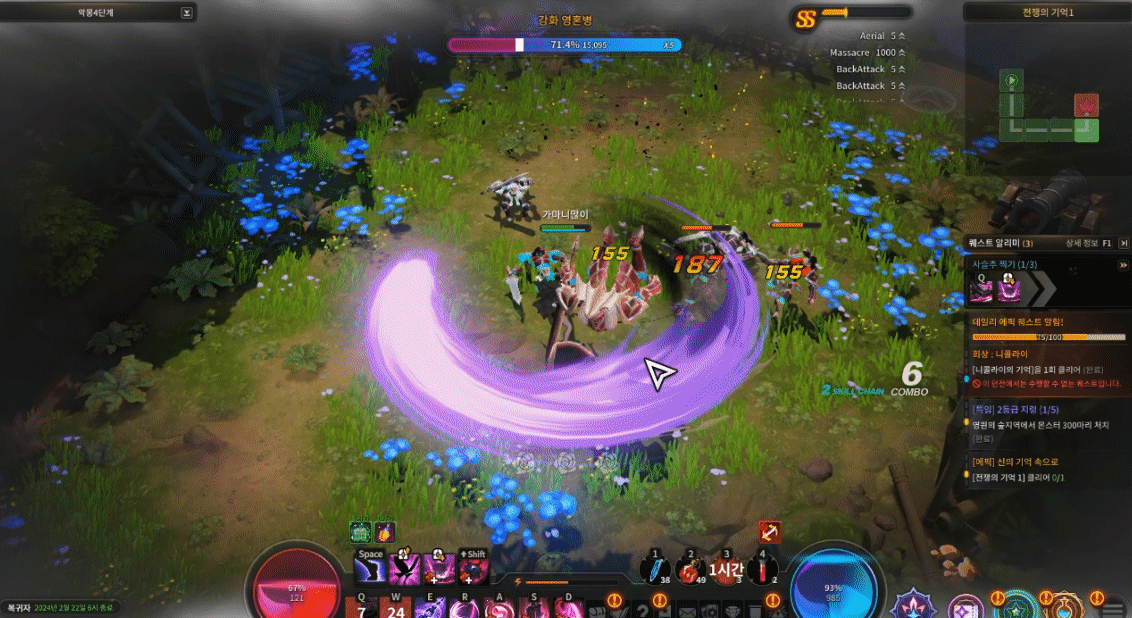The image size is (1132, 618).
Task: Collapse the 악몽4단계 panel at top left
Action: coord(186,13)
